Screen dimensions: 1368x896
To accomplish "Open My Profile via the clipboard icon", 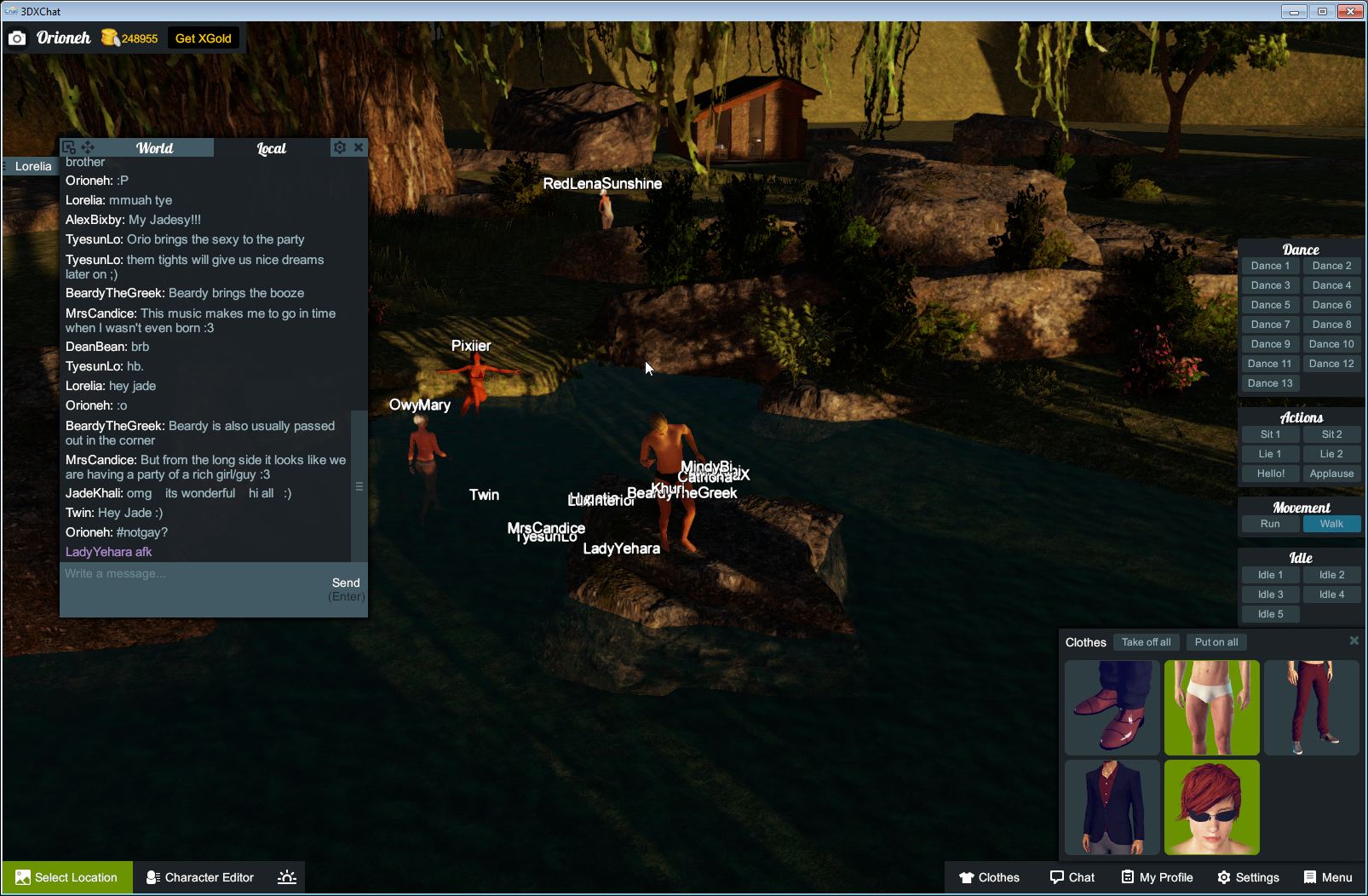I will pos(1126,877).
